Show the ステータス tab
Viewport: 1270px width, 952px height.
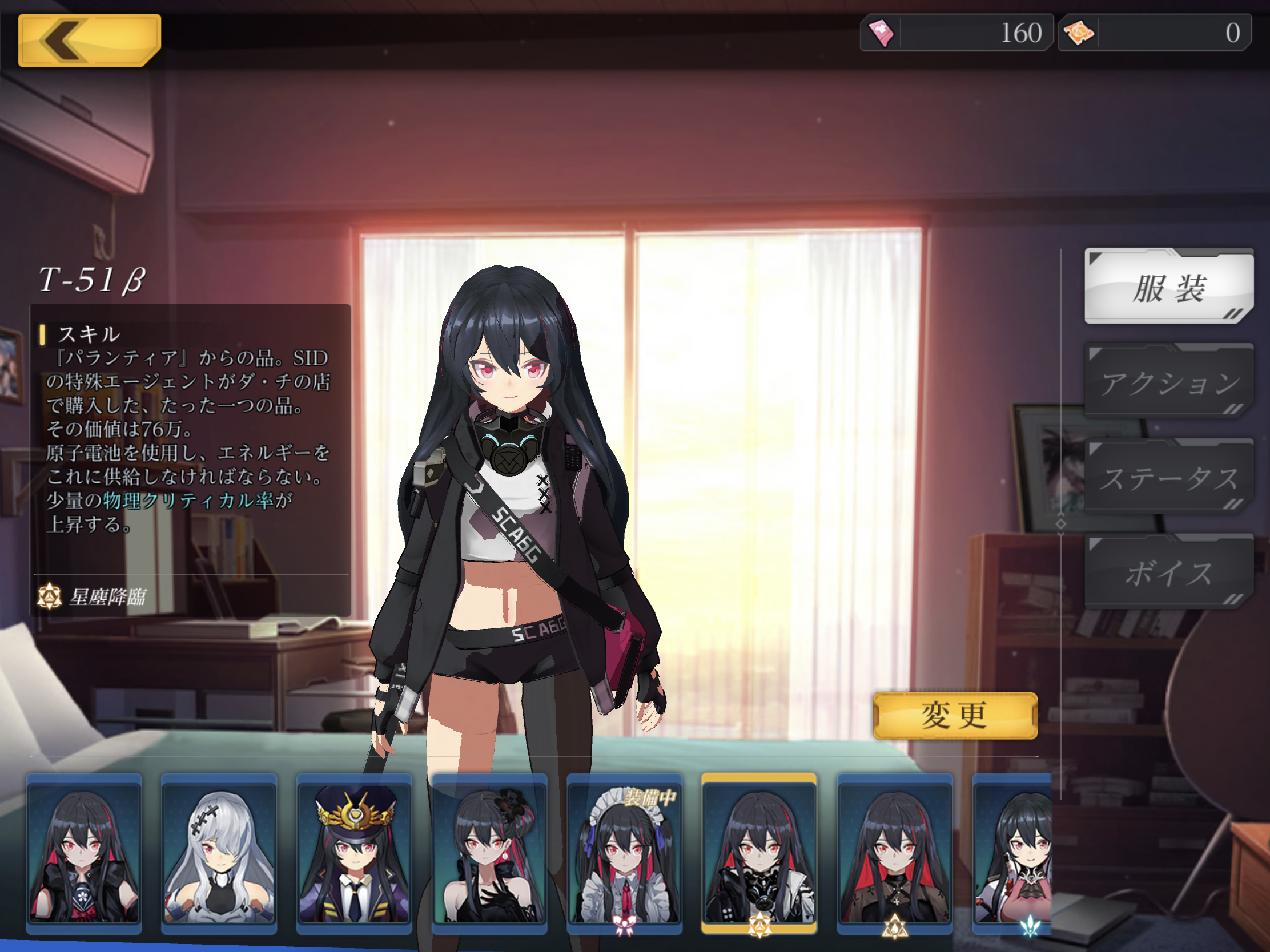1168,477
